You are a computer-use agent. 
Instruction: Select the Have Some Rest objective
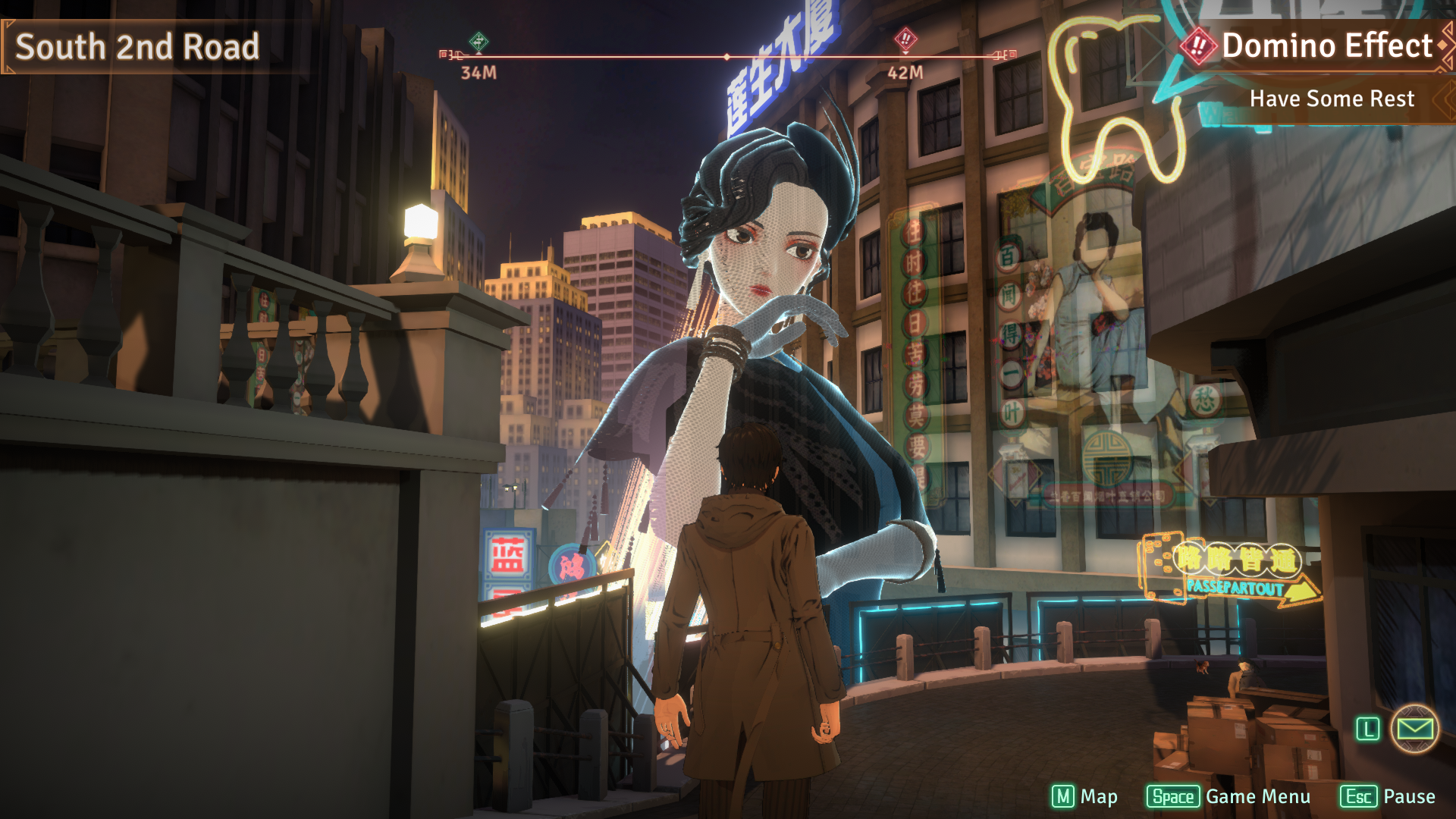(1331, 99)
